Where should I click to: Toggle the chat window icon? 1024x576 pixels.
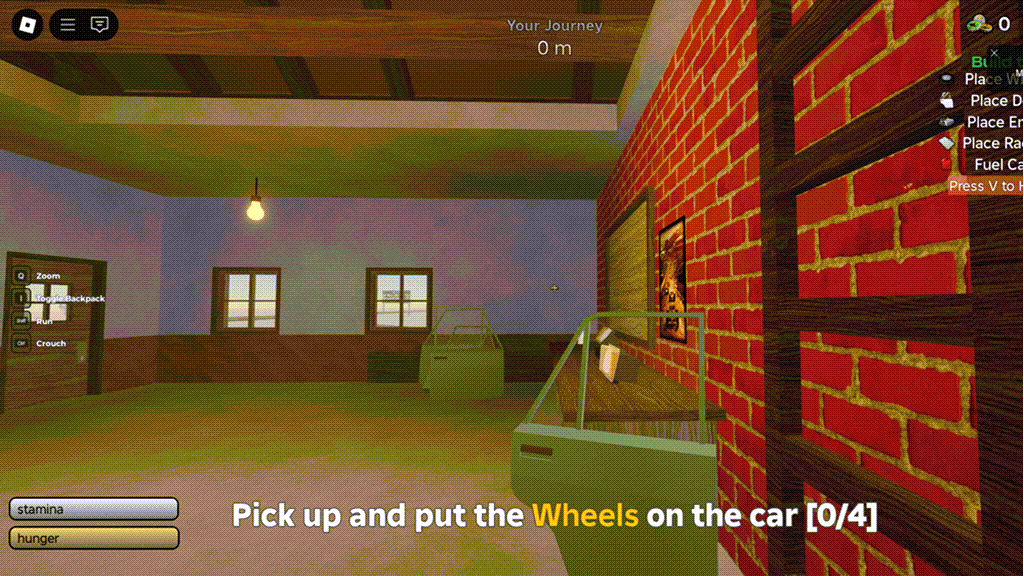[x=99, y=25]
